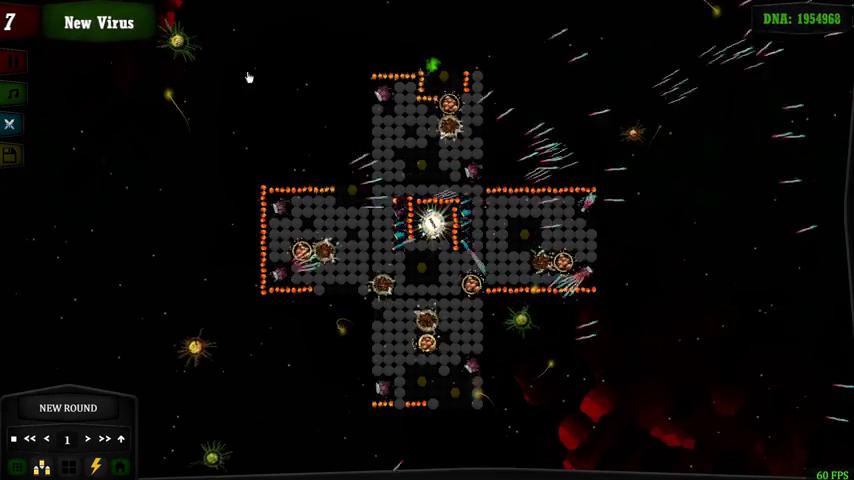Select the green grid icon
The height and width of the screenshot is (480, 854).
pyautogui.click(x=17, y=467)
